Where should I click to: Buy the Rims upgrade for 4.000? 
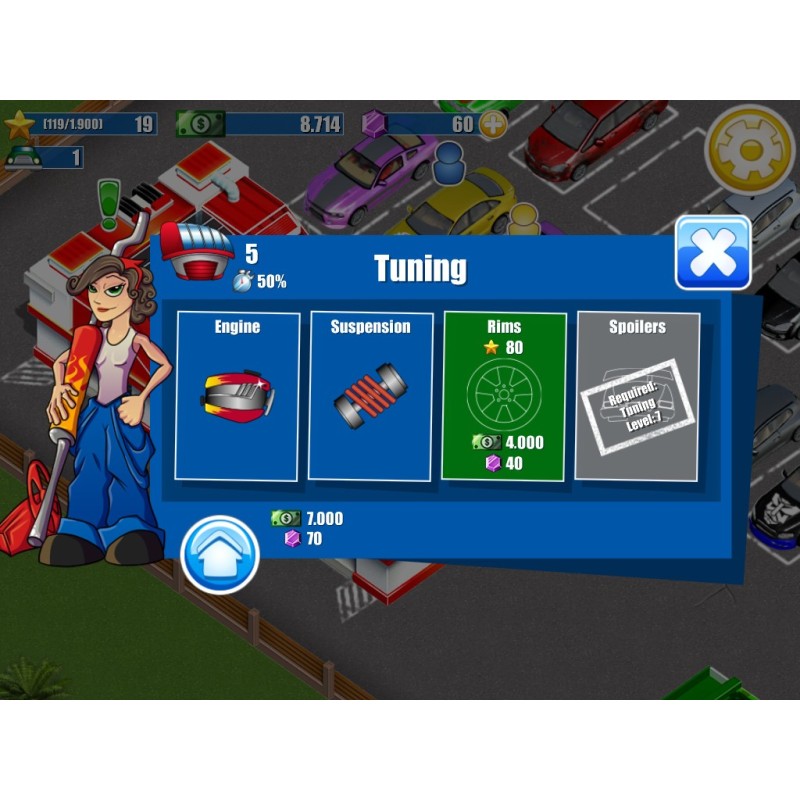pos(504,396)
